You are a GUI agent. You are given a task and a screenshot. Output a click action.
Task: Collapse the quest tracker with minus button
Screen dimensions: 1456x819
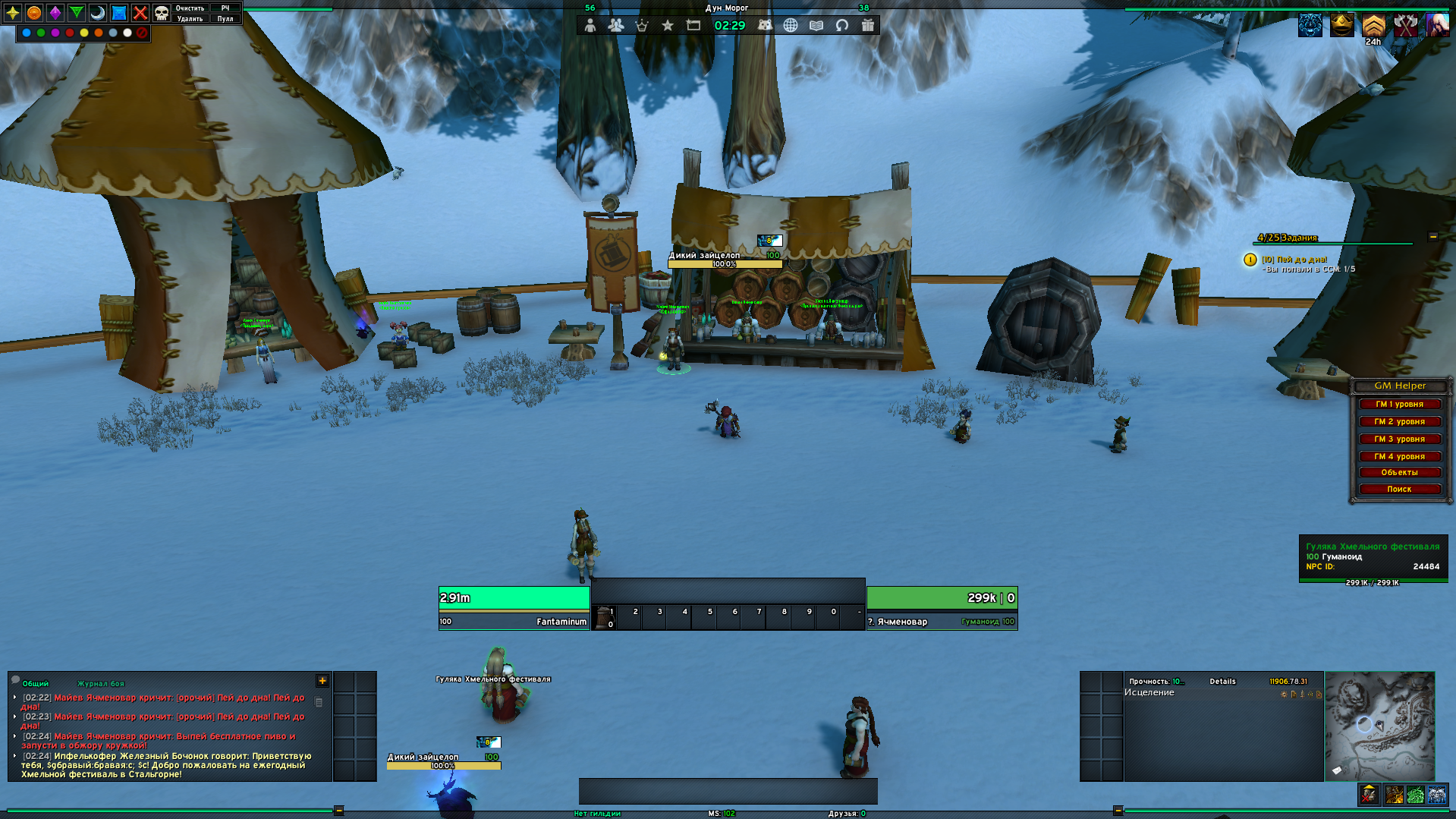pyautogui.click(x=1433, y=237)
